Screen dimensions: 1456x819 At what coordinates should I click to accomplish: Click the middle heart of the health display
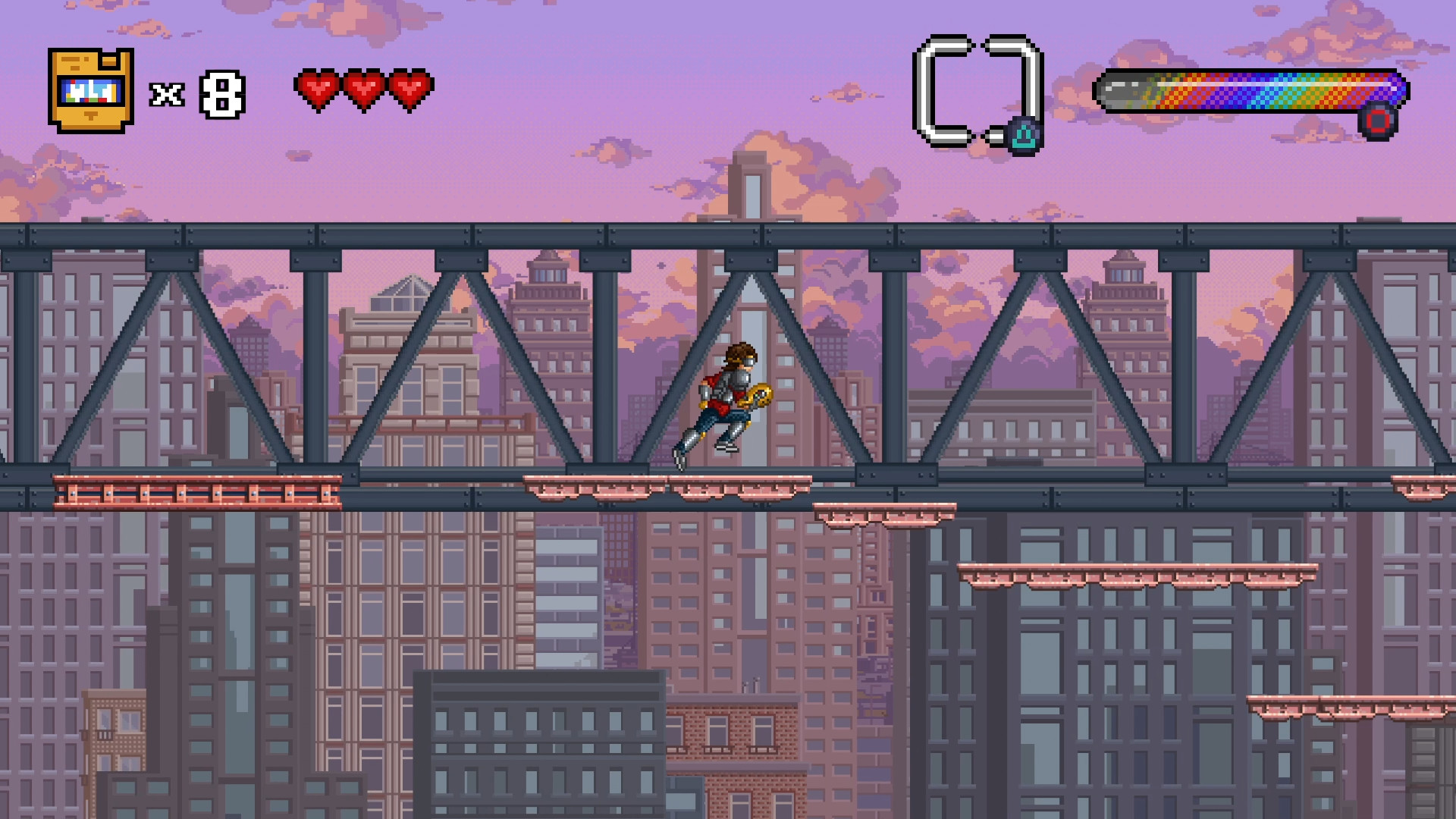(x=364, y=89)
